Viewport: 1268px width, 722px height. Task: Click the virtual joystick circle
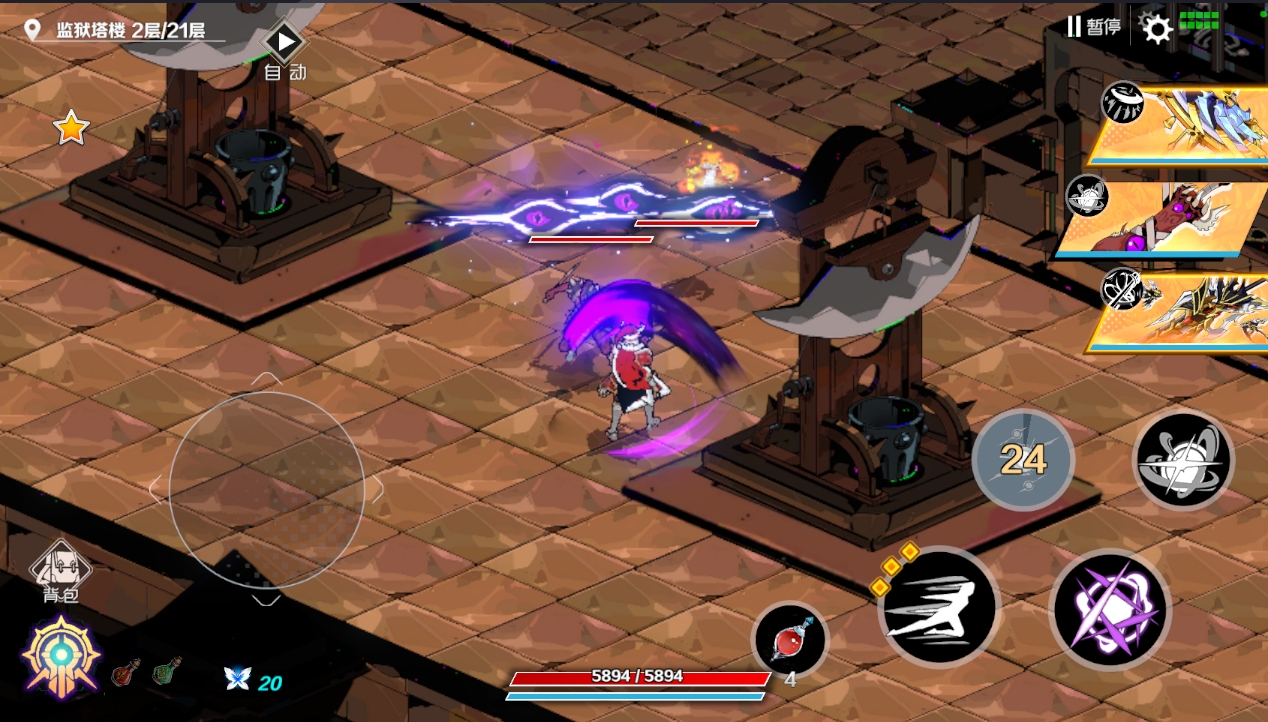266,489
